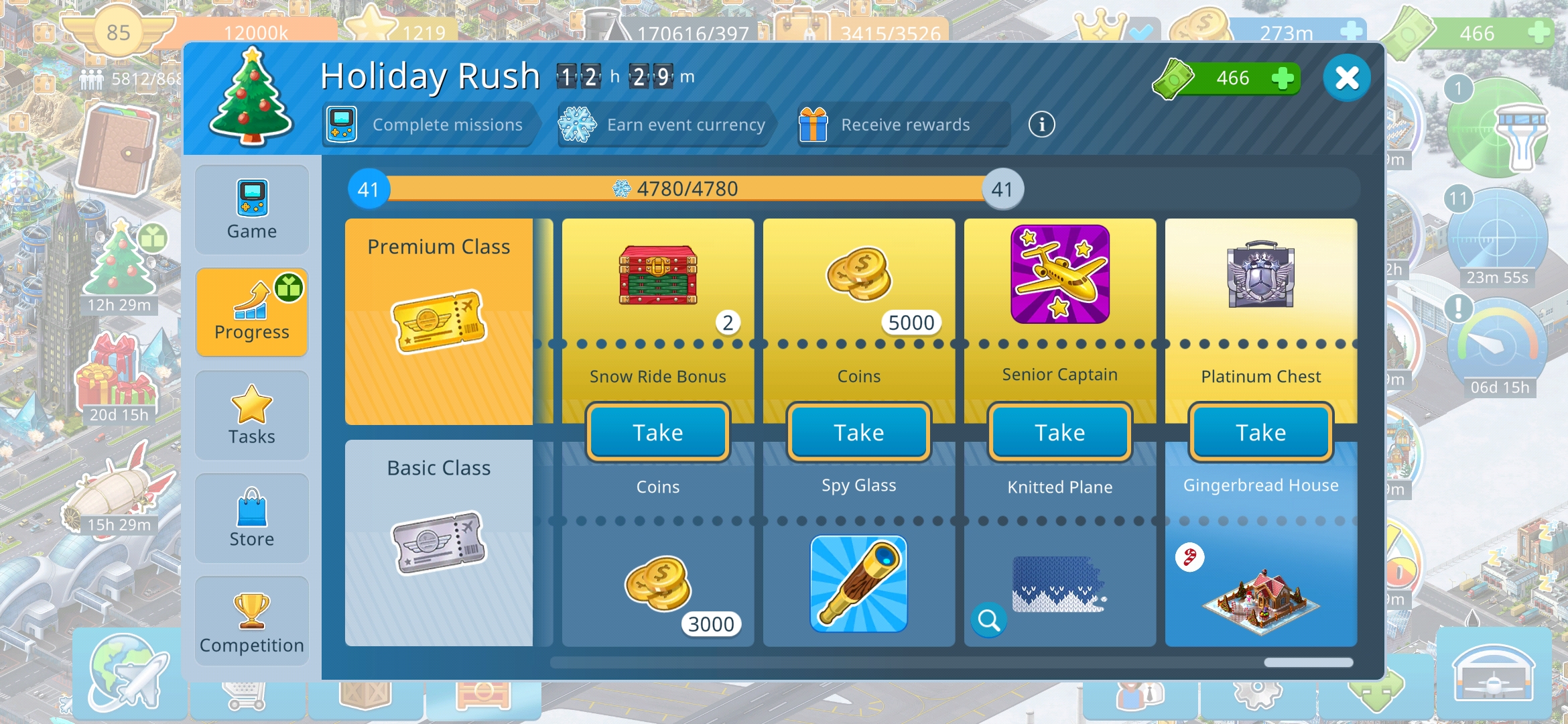Add cash with the green plus button
The height and width of the screenshot is (724, 1568).
(x=1282, y=78)
